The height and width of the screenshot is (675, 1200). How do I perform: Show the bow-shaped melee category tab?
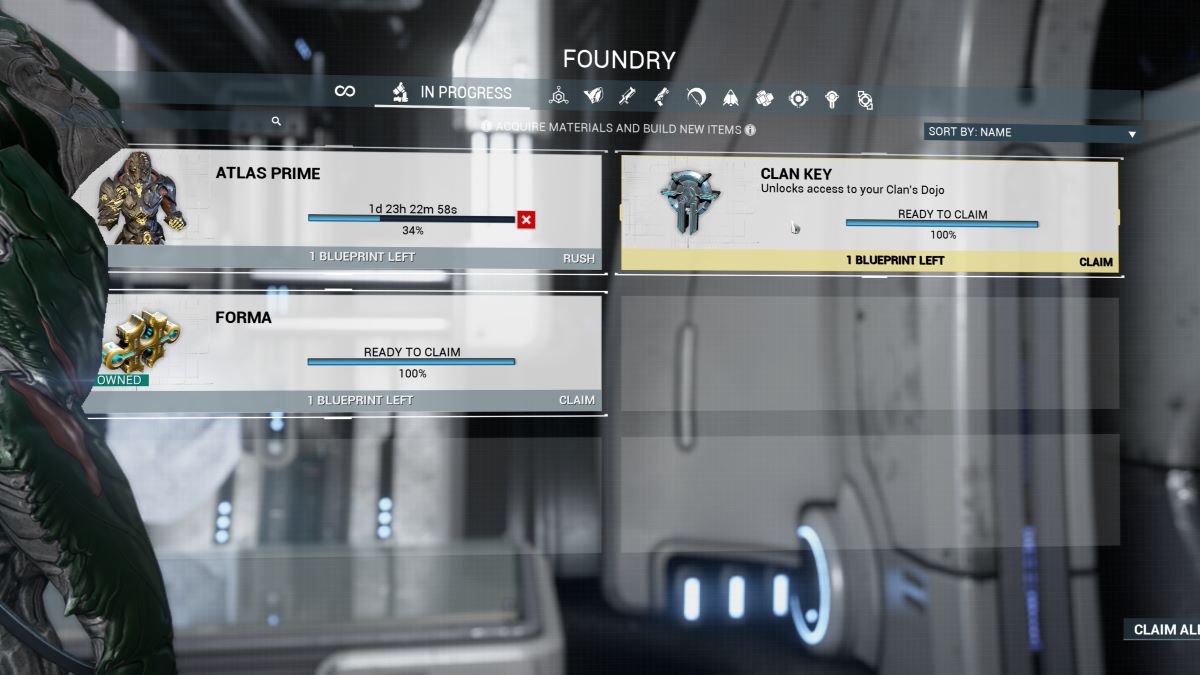click(696, 97)
